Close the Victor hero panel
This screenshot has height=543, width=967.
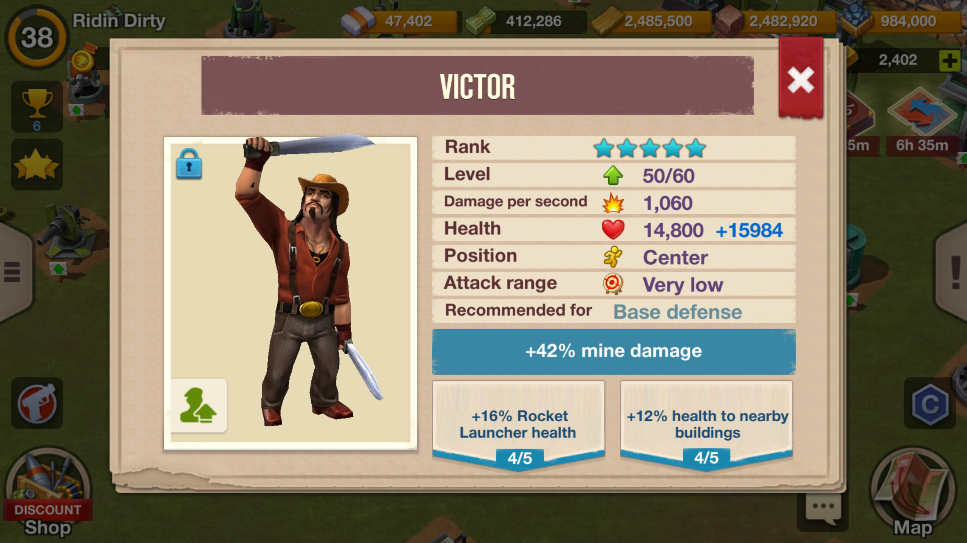[800, 81]
